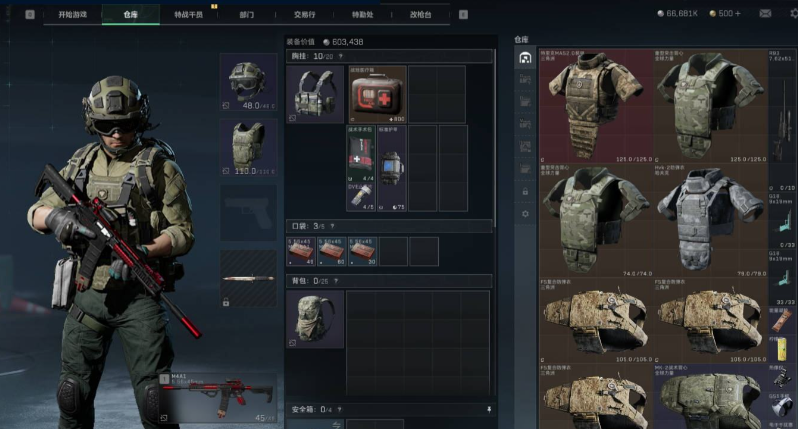Select the equipped body armor slot
Image resolution: width=798 pixels, height=429 pixels.
click(248, 146)
